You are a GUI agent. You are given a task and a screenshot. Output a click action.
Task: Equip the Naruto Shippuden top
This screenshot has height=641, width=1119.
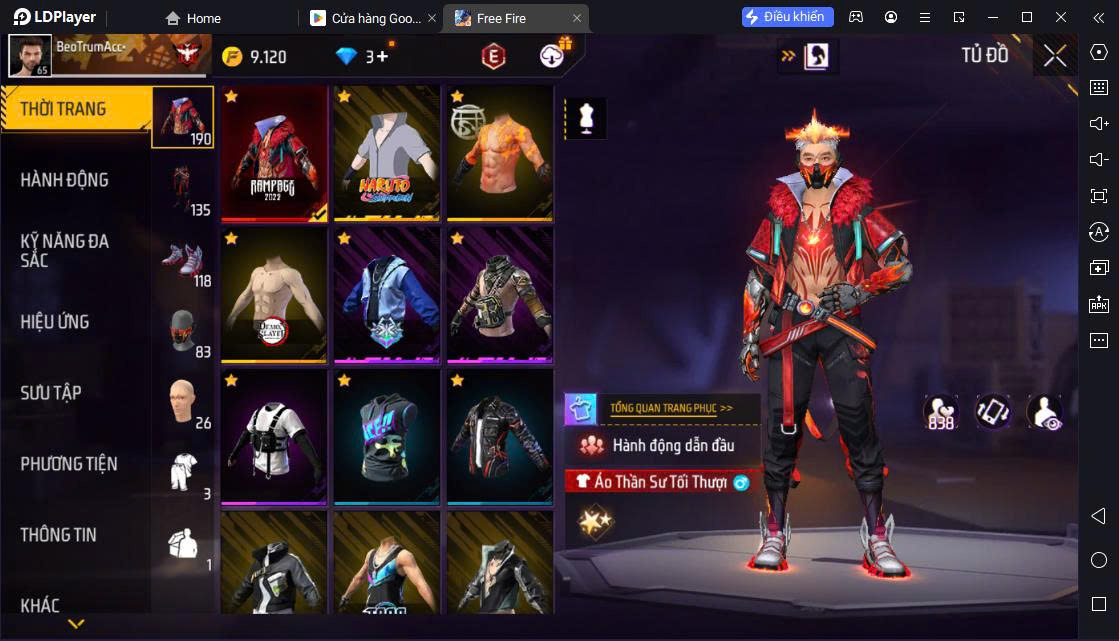pyautogui.click(x=387, y=153)
